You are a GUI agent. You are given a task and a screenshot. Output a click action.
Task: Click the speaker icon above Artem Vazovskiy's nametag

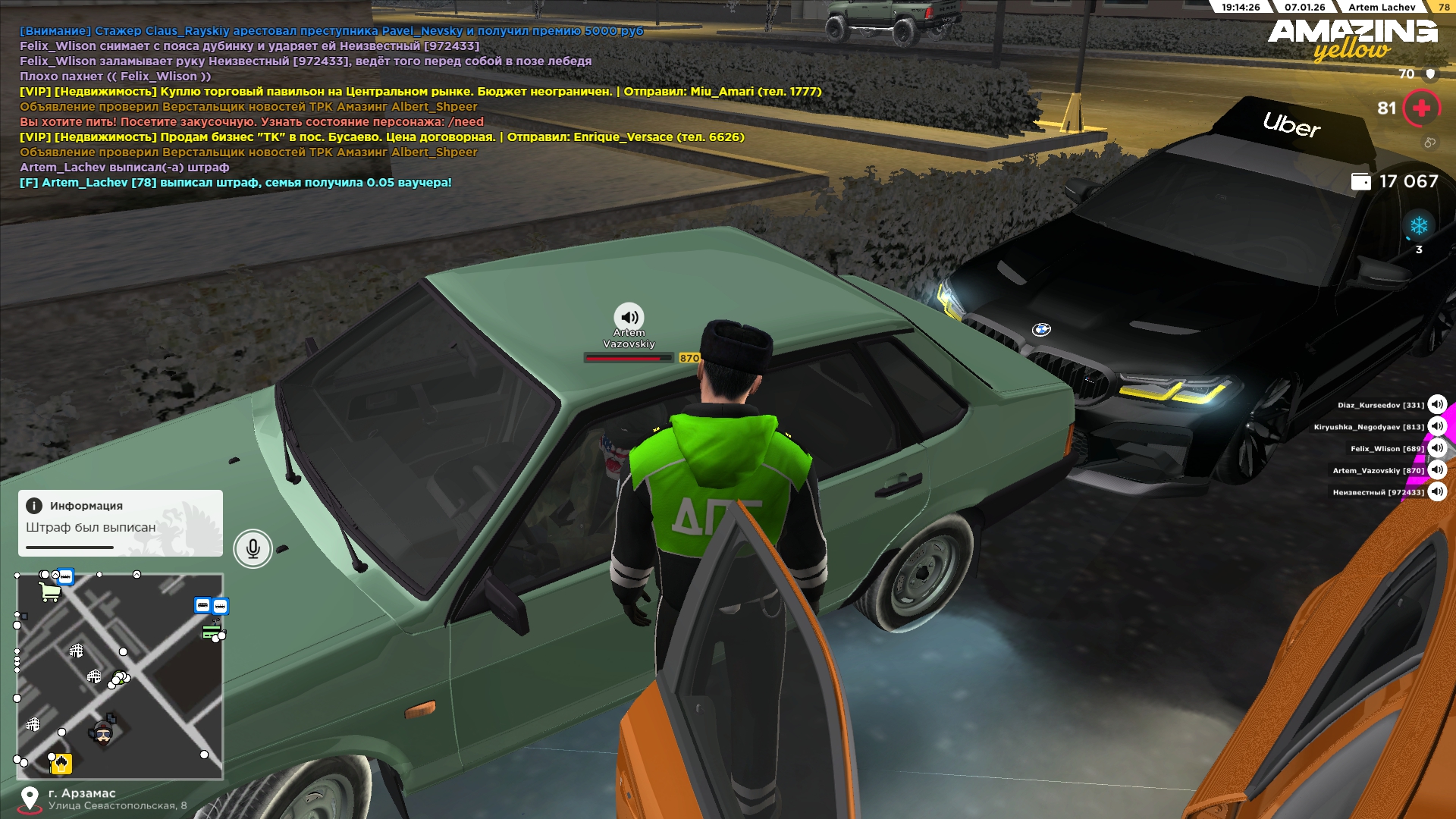pyautogui.click(x=629, y=317)
